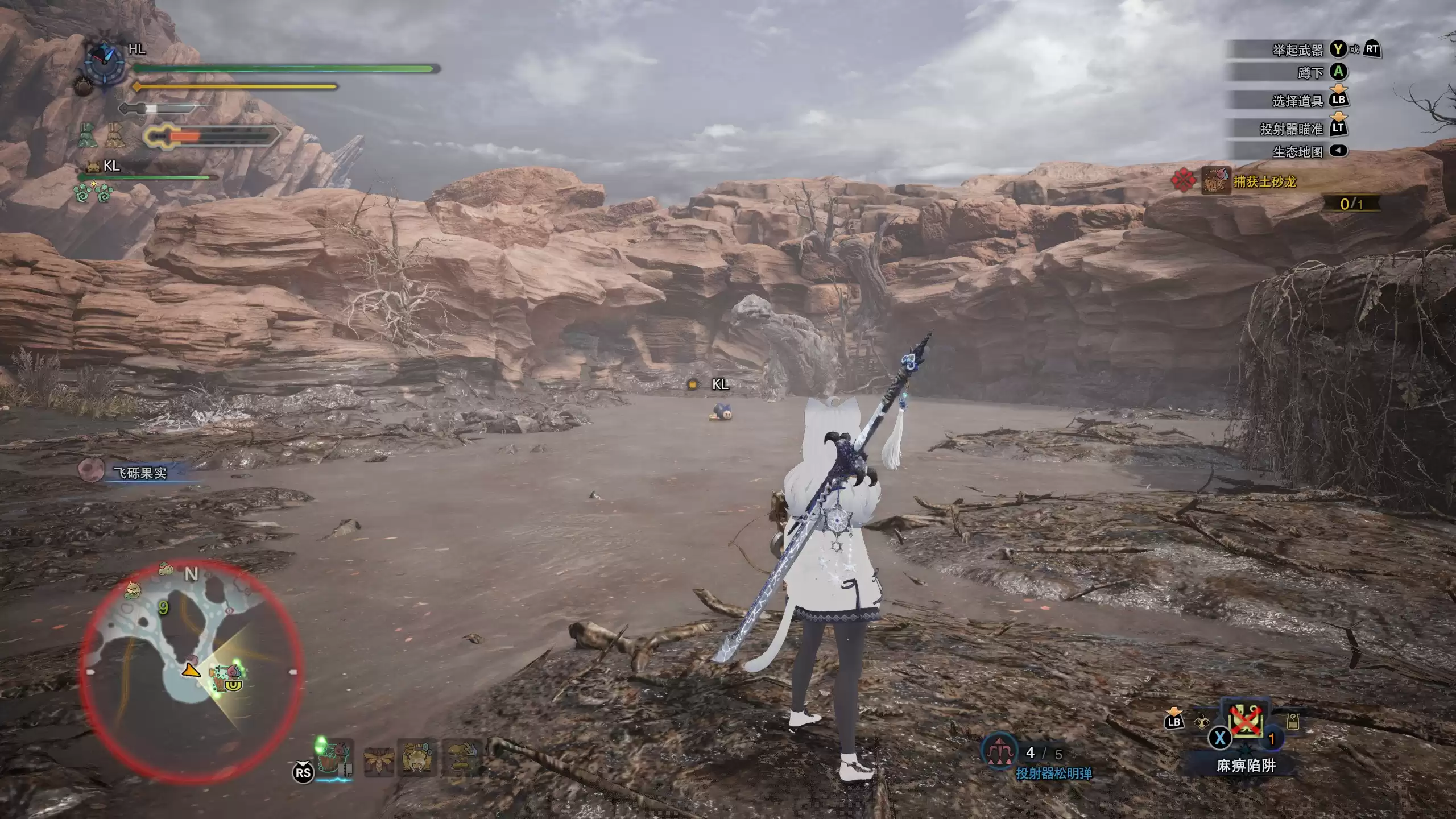Select the faded monster icon at bar's end

[462, 758]
